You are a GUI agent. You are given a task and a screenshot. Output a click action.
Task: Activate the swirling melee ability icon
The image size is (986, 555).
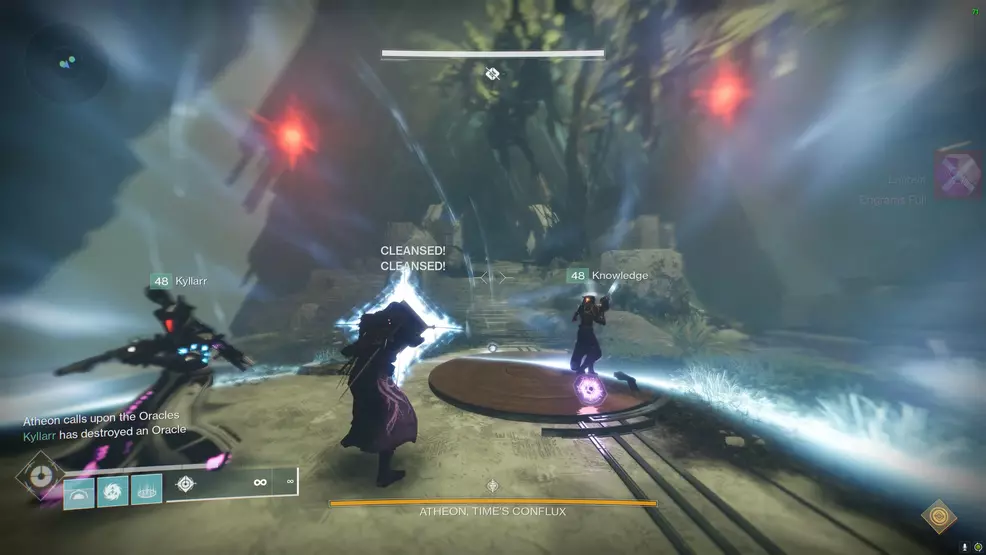[113, 492]
